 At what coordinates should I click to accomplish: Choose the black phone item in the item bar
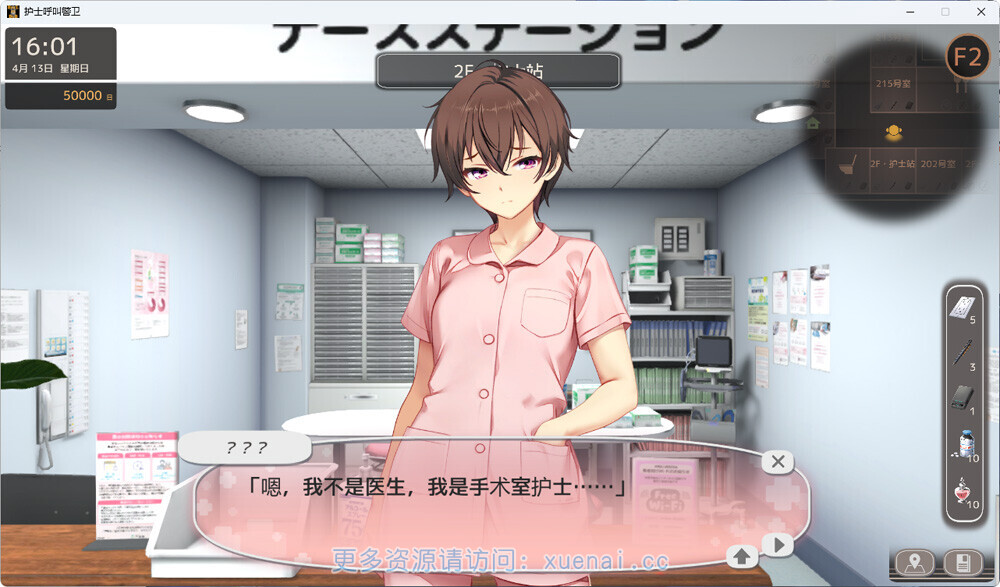[x=962, y=396]
